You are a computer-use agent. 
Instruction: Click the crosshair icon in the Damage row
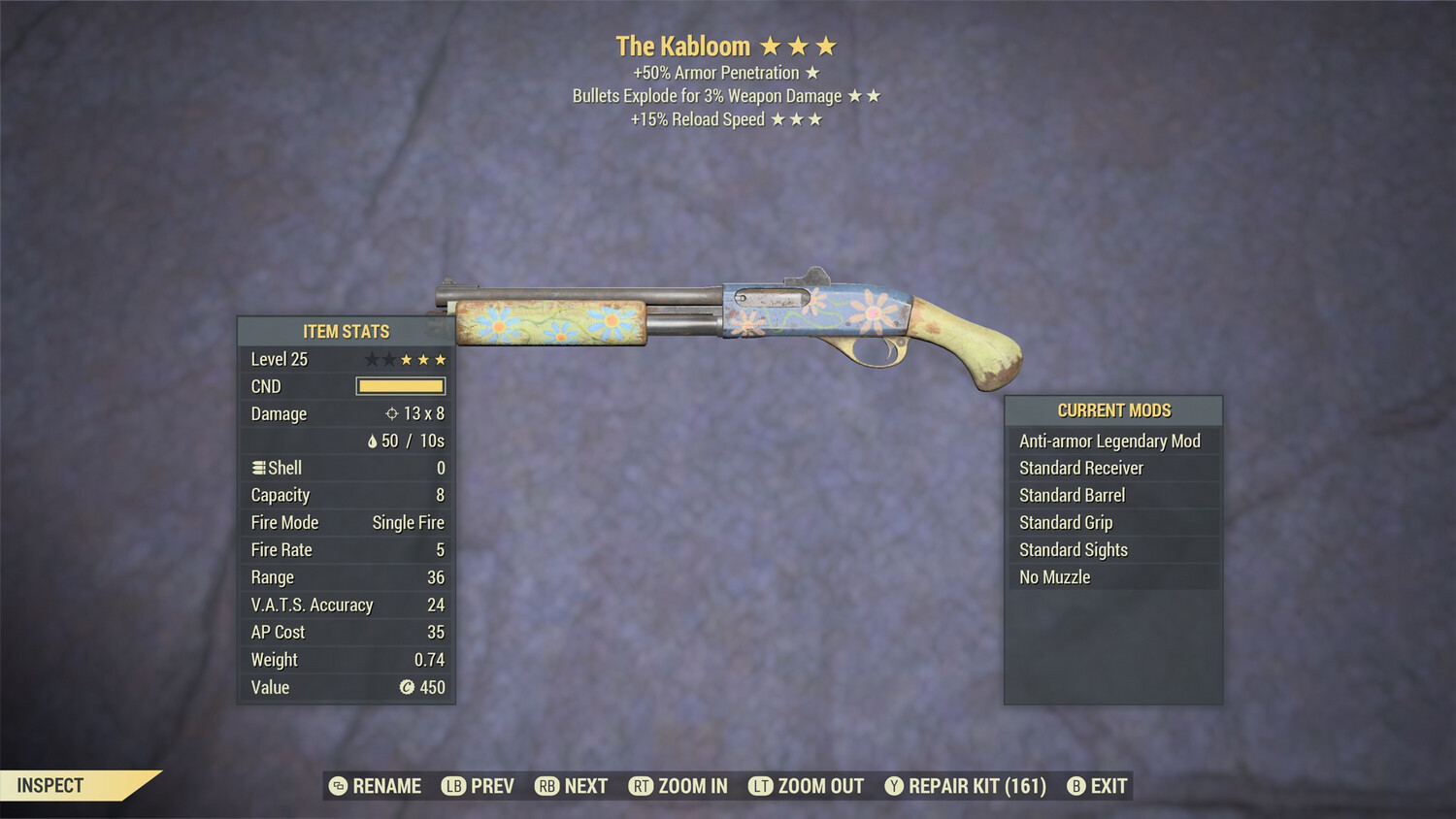click(393, 413)
